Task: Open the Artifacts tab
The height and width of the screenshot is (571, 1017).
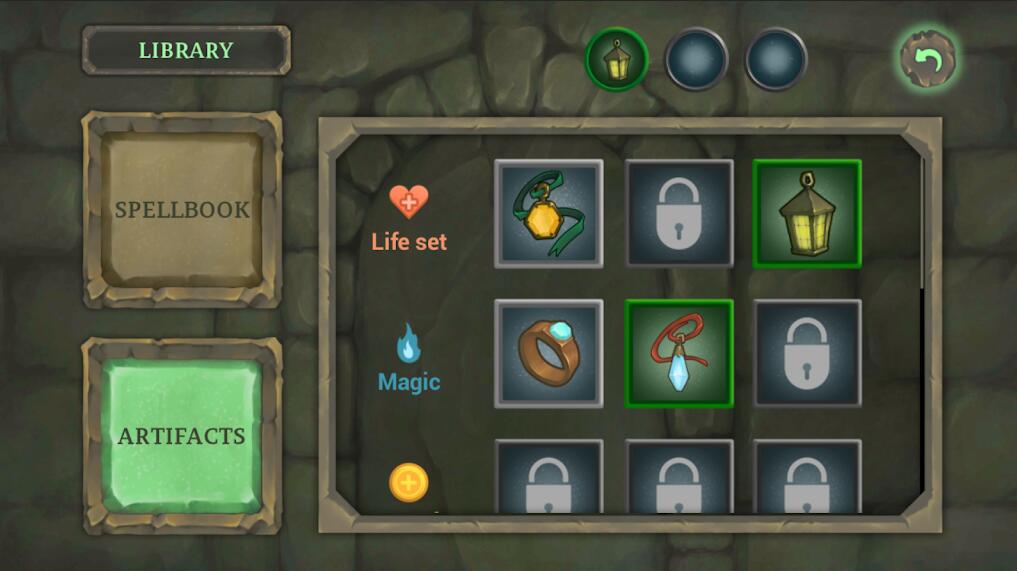Action: pyautogui.click(x=182, y=436)
